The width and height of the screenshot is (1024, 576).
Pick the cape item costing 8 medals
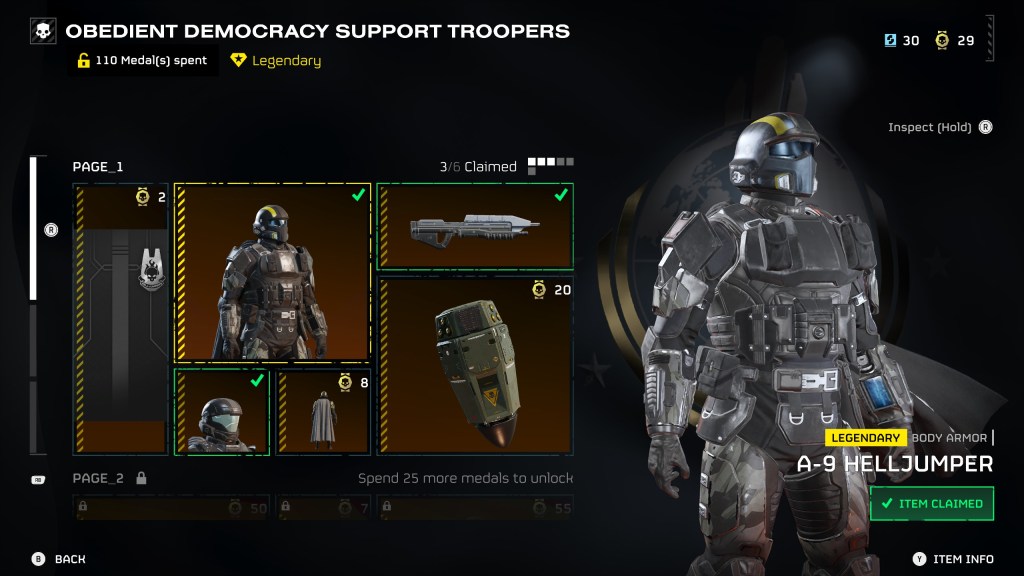click(323, 412)
